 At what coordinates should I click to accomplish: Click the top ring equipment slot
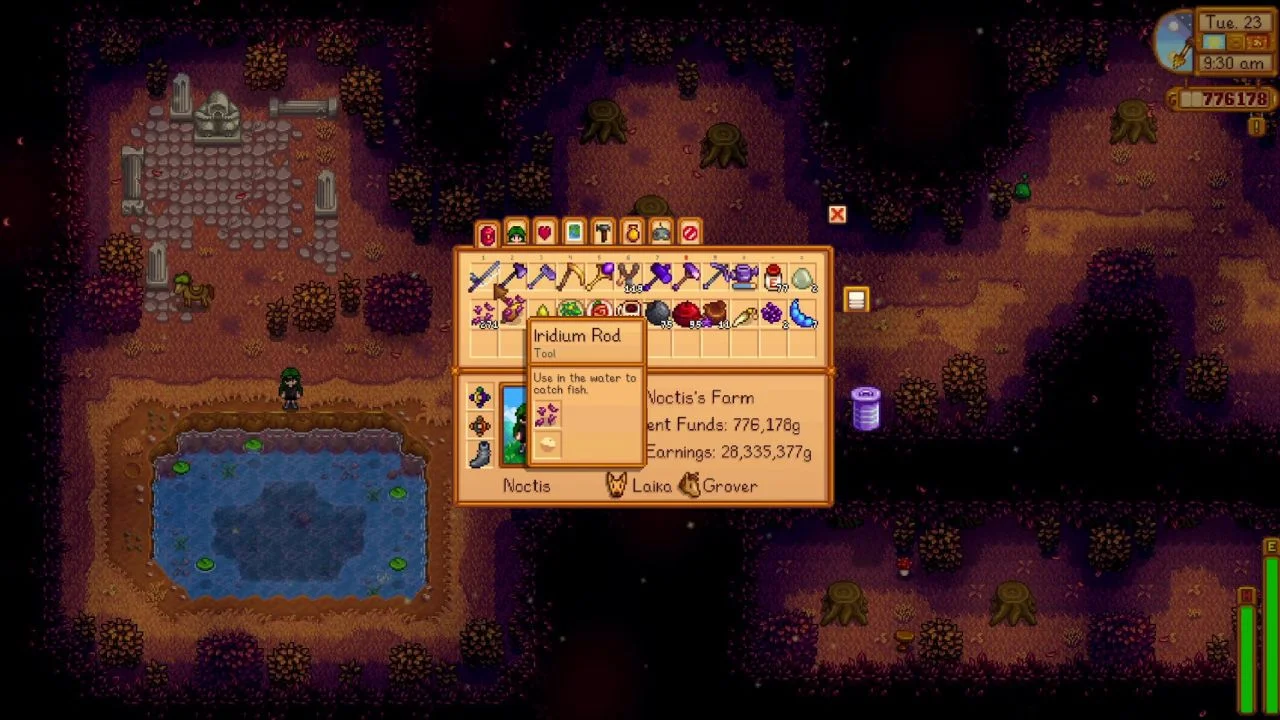click(x=481, y=398)
